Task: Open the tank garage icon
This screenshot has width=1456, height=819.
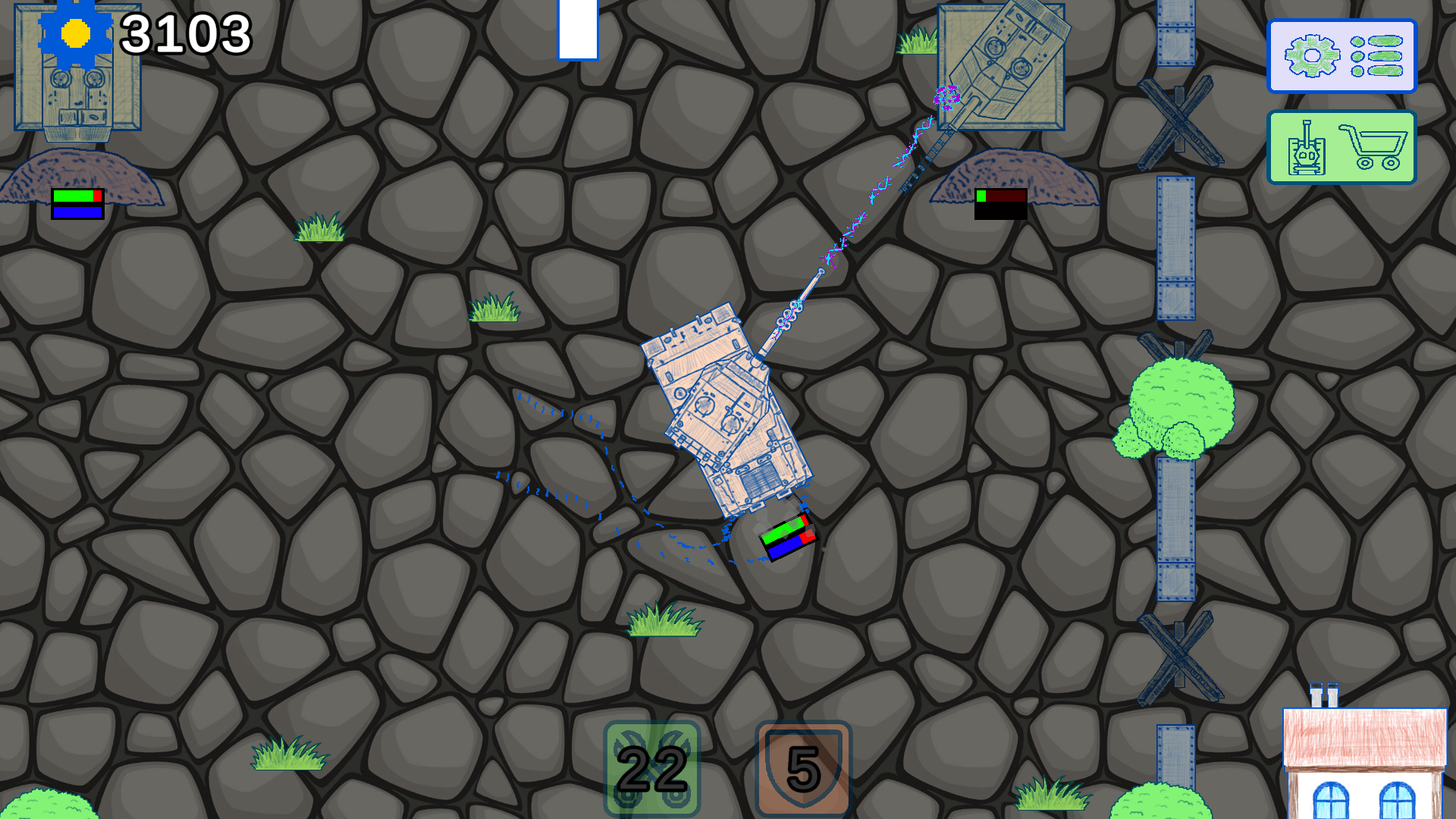Action: [x=1307, y=146]
